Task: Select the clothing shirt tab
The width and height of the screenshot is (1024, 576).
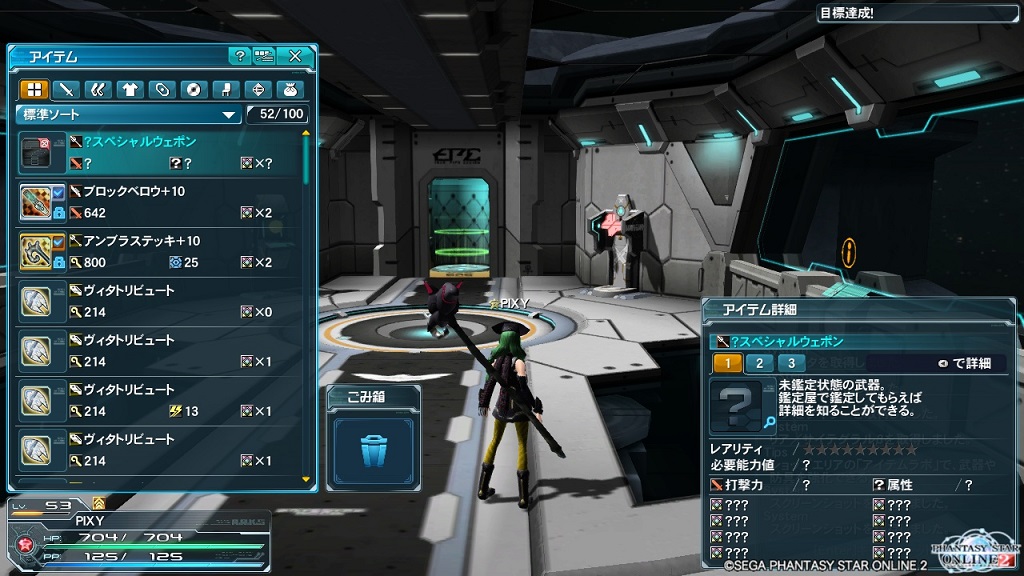Action: coord(129,89)
